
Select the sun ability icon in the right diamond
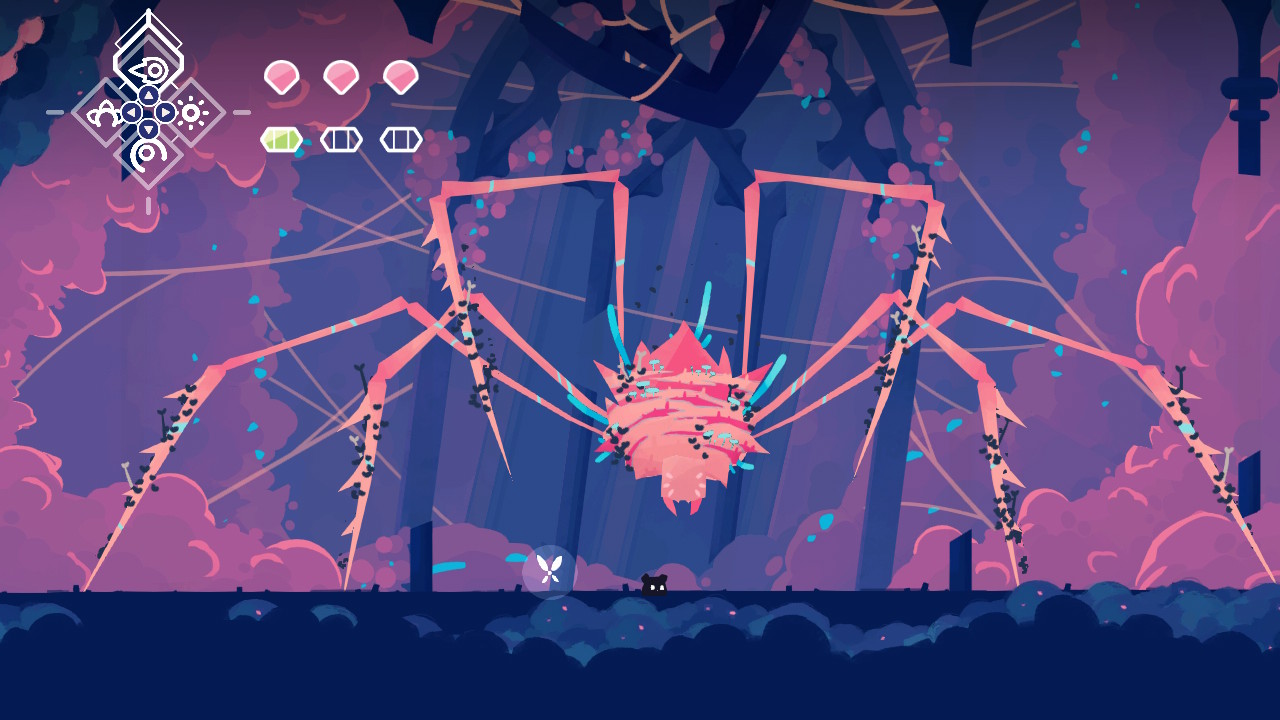point(191,111)
